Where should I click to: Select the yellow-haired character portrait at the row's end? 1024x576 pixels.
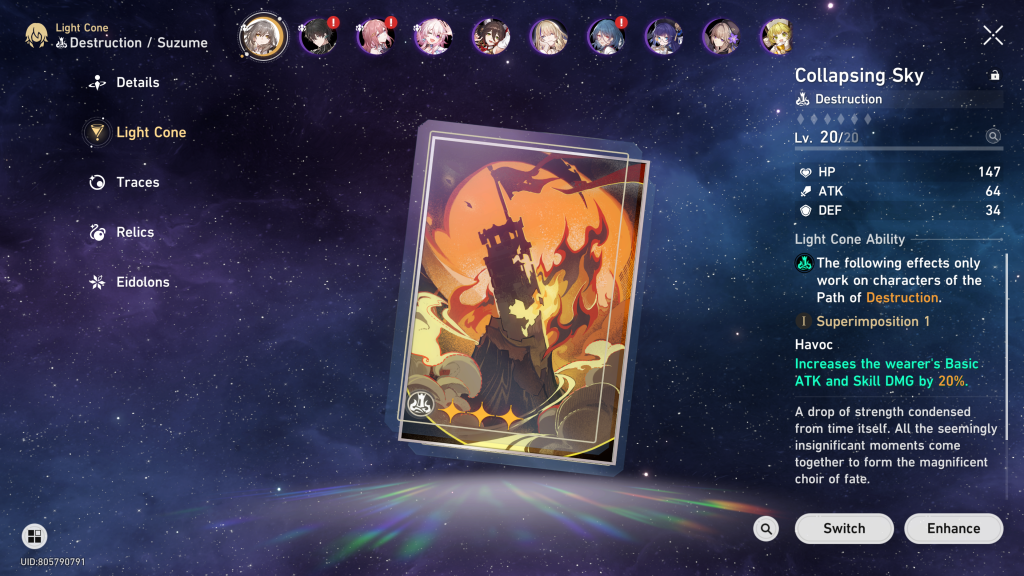coord(777,37)
